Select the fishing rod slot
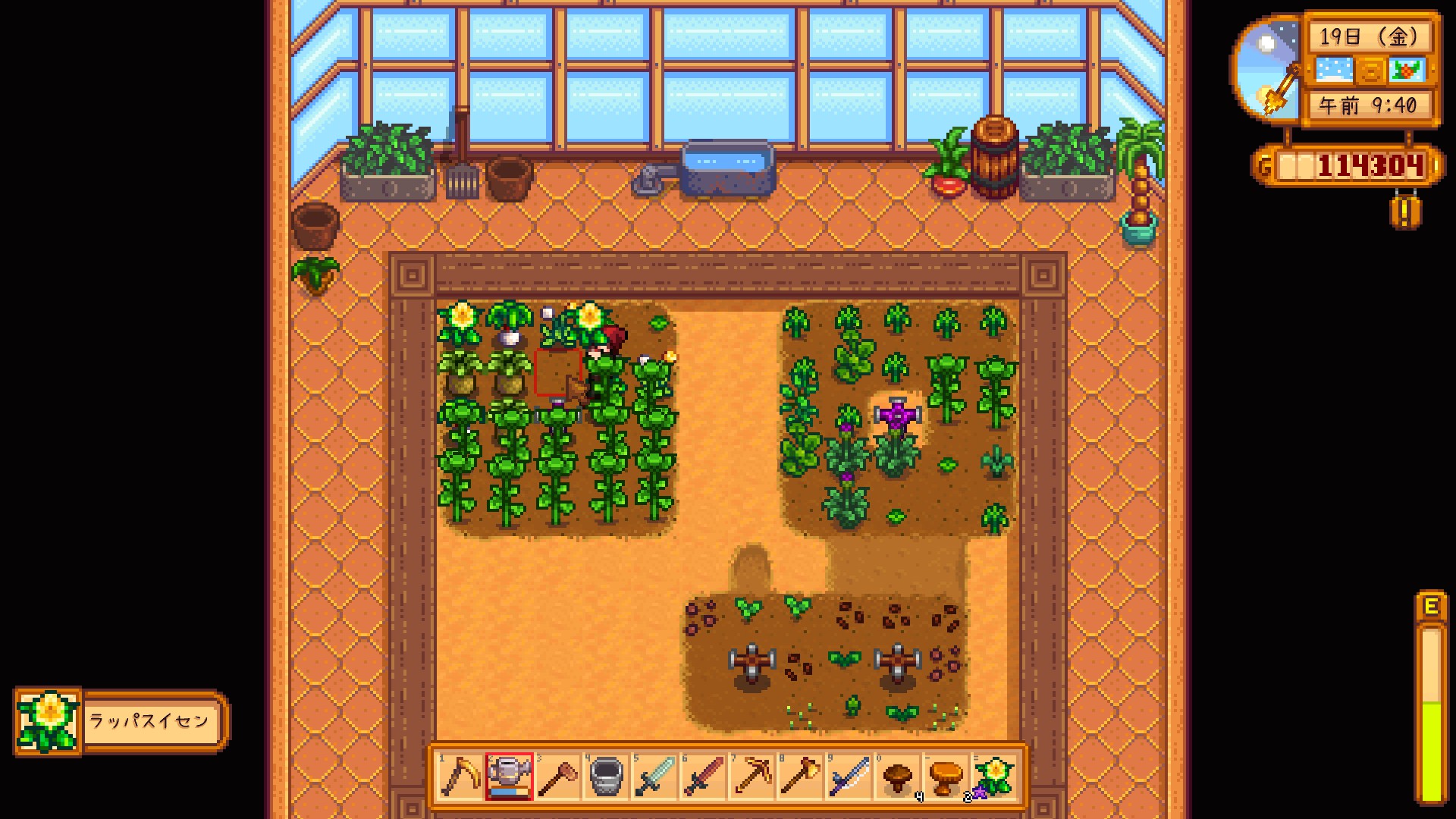Screen dimensions: 1456x819 point(849,777)
